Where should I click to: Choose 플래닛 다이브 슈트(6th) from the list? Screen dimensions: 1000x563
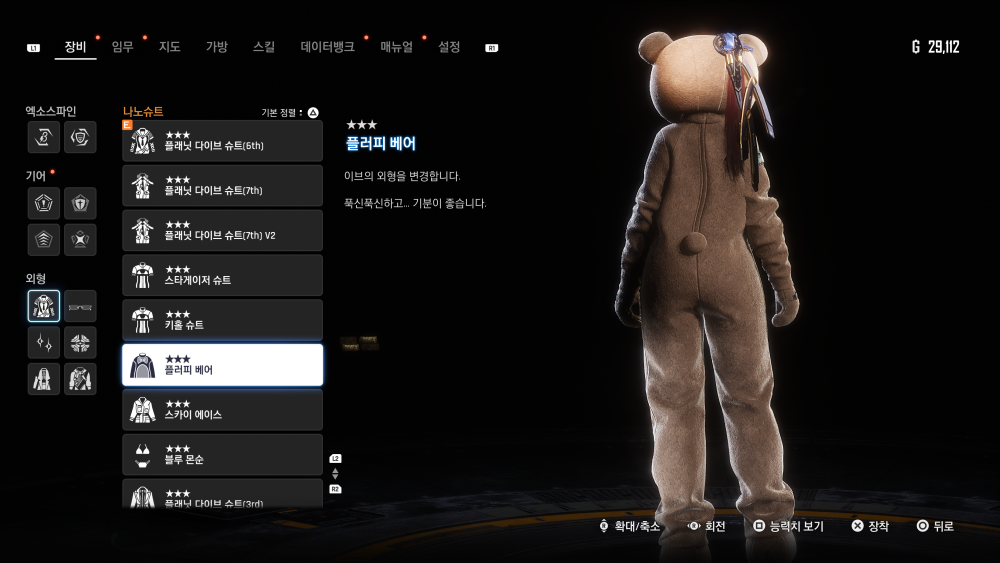click(222, 141)
